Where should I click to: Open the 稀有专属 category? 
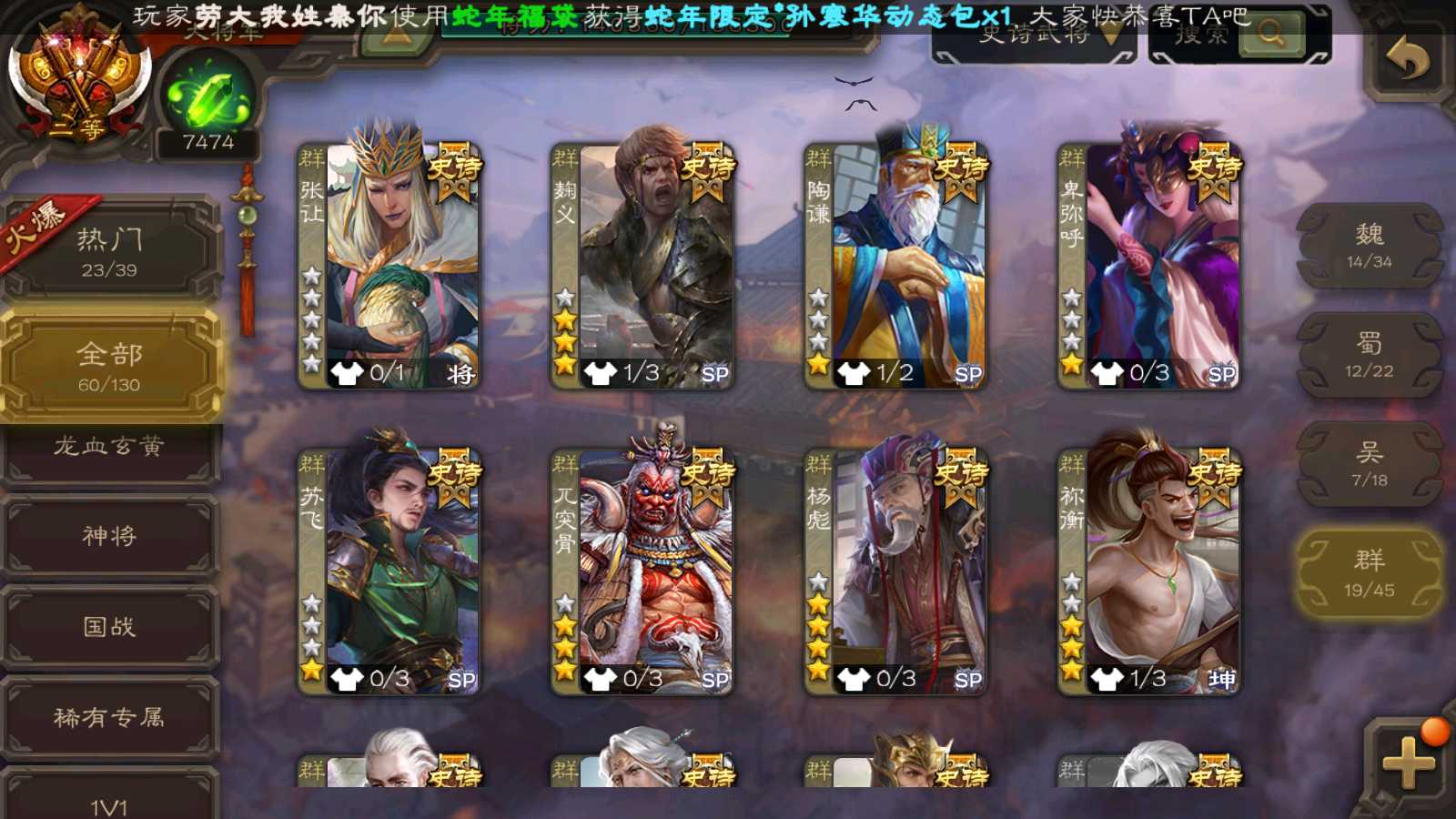(109, 717)
